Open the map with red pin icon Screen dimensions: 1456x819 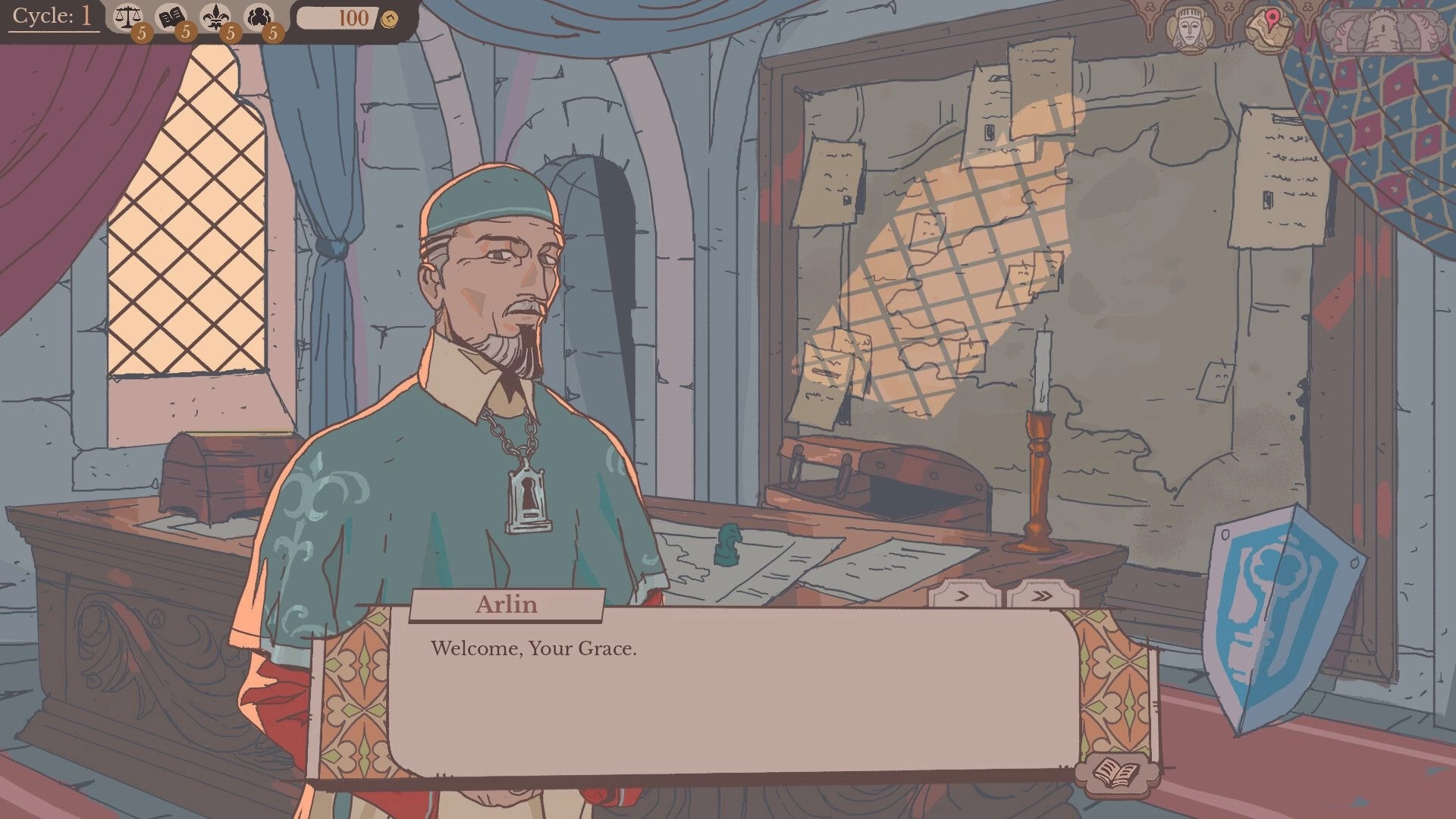tap(1269, 27)
